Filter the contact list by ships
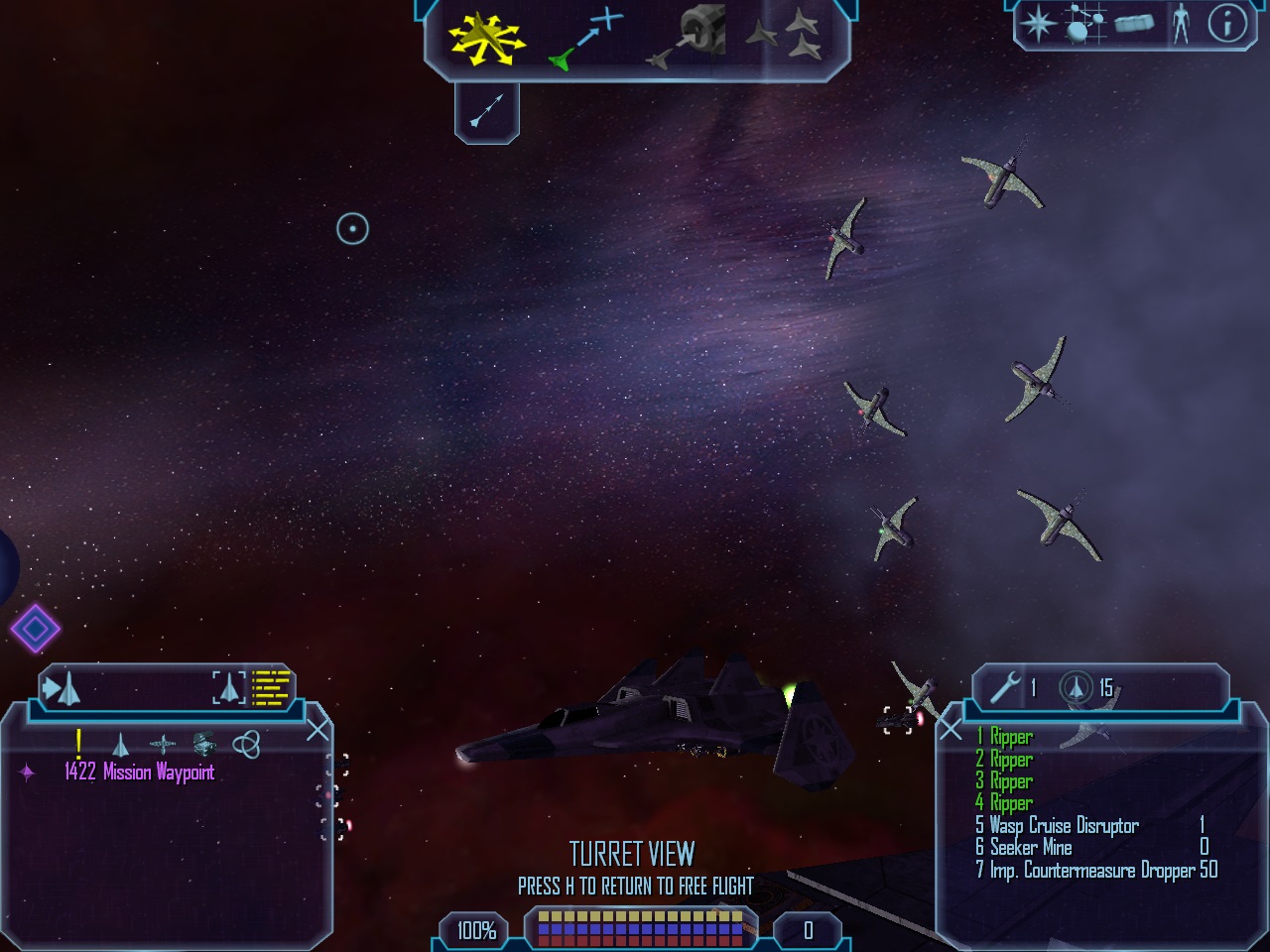 point(120,744)
